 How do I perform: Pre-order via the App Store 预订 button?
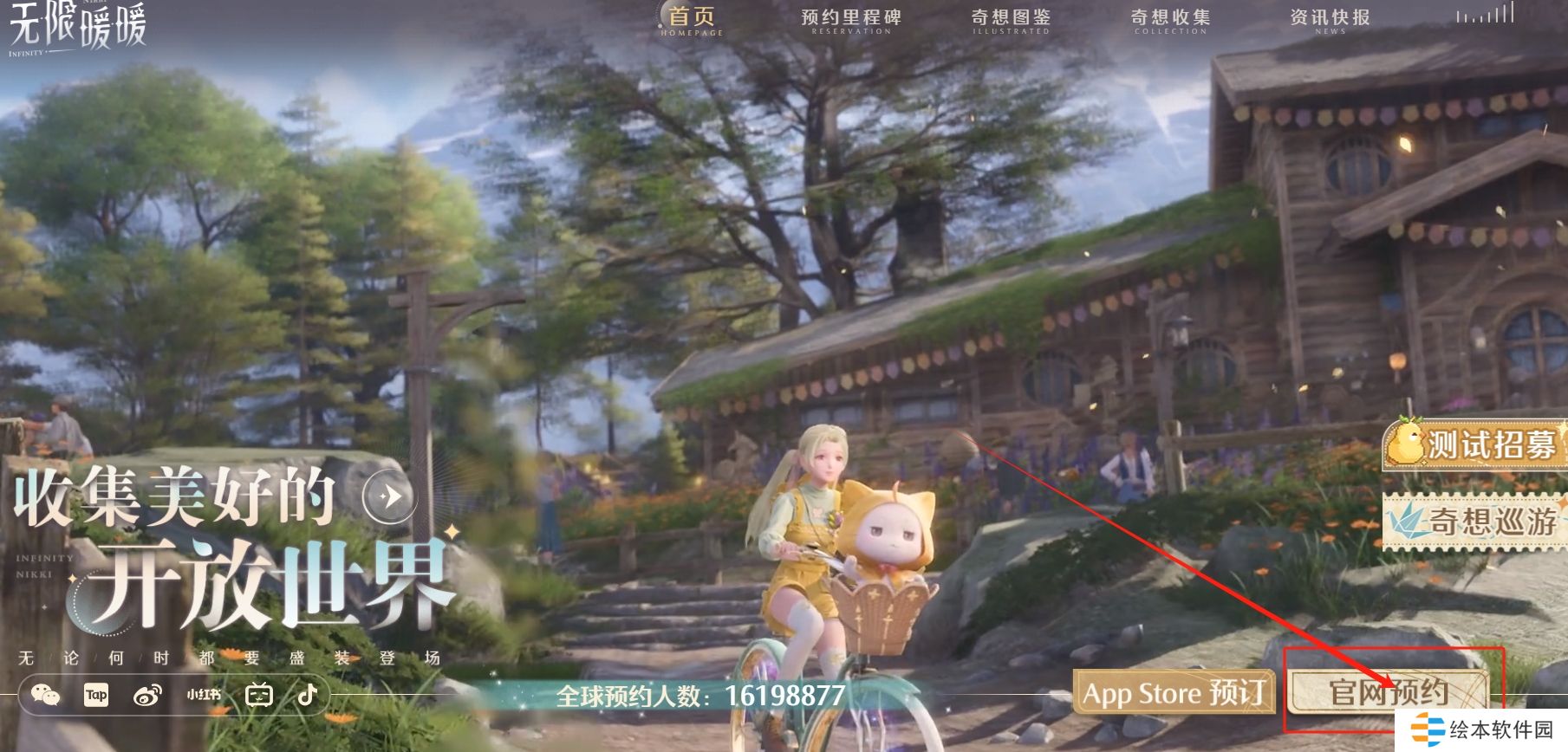click(1174, 693)
